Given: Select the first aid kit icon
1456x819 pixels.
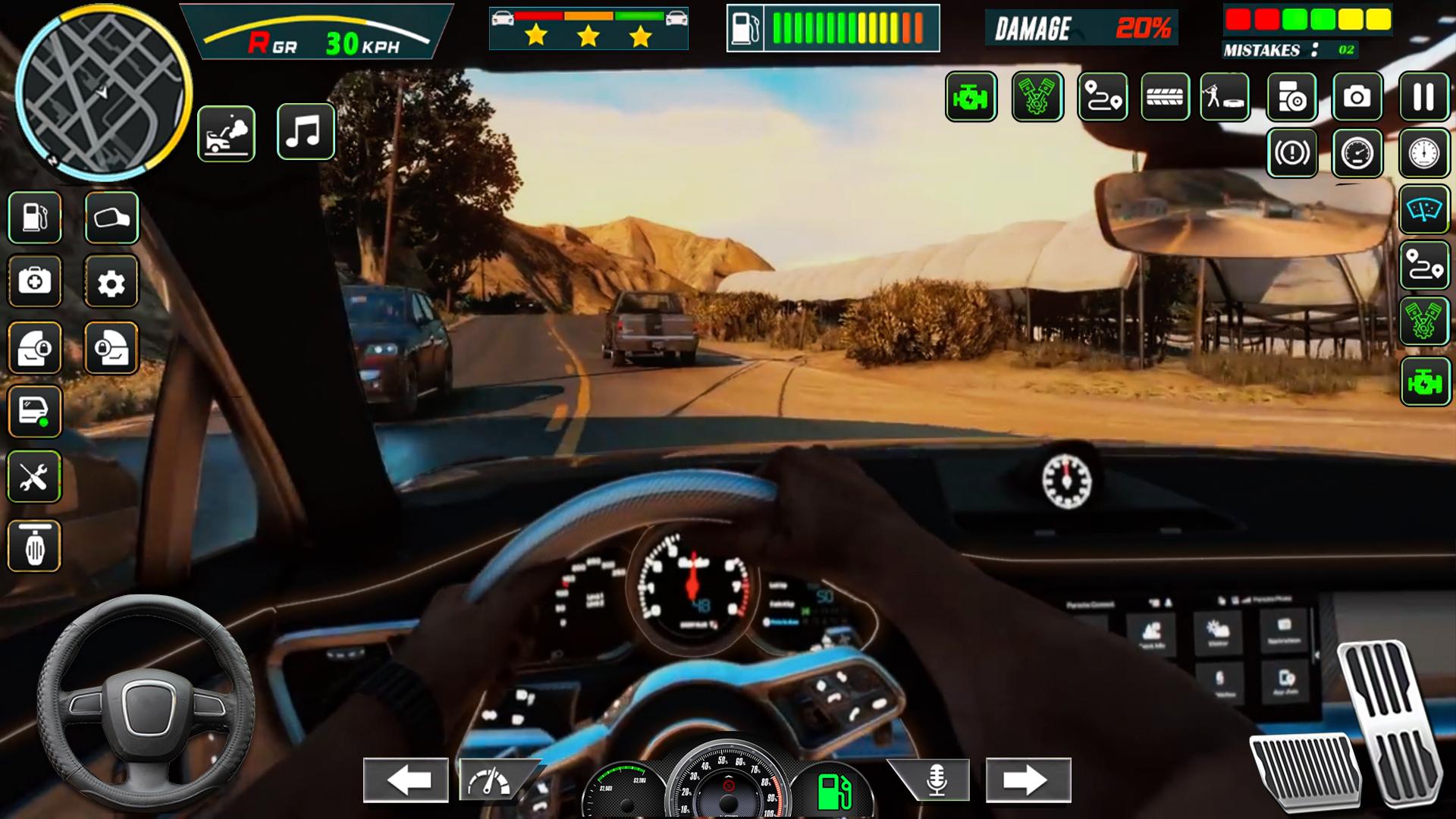Looking at the screenshot, I should (x=35, y=282).
